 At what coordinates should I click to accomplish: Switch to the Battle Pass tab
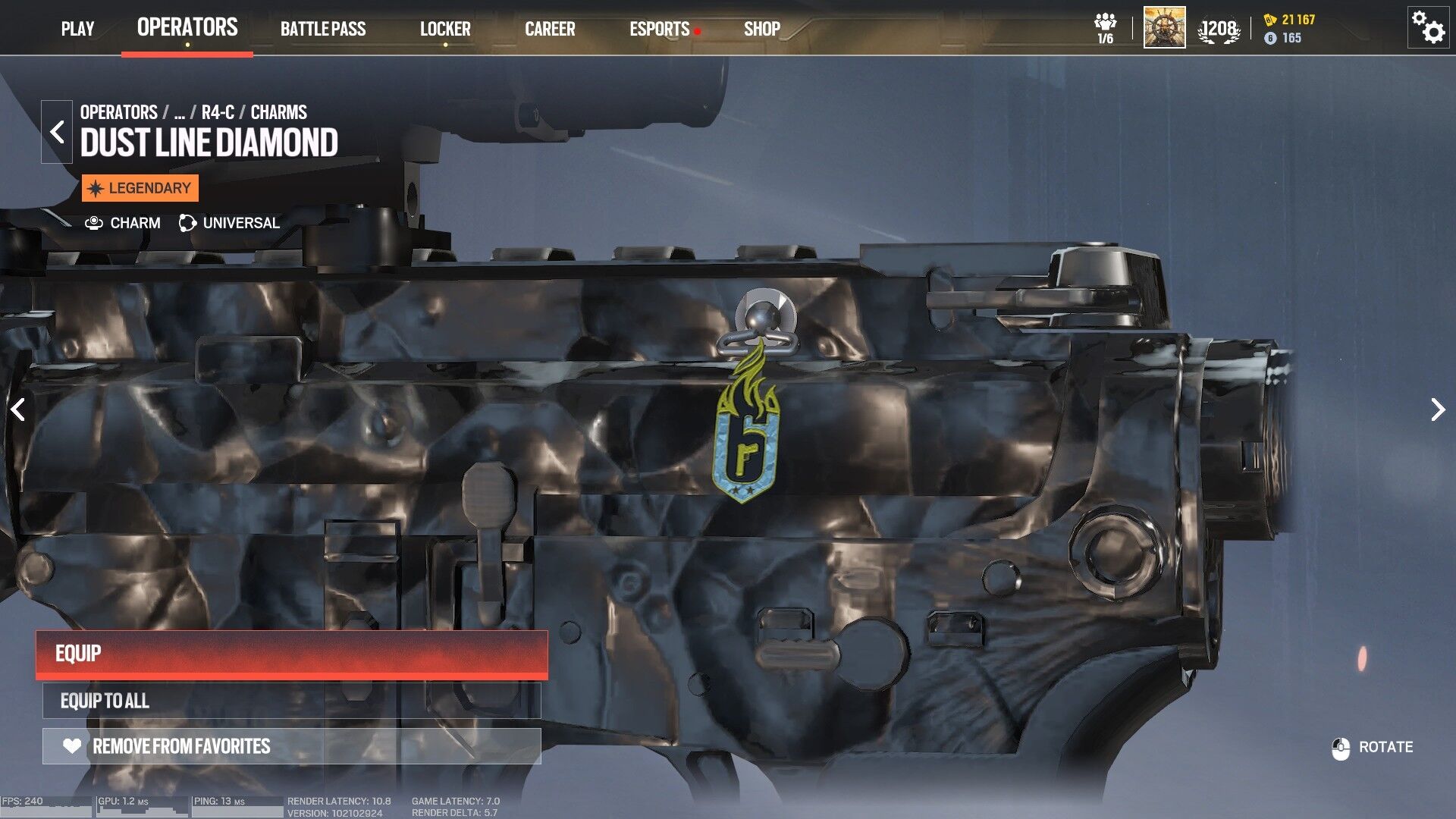click(323, 29)
